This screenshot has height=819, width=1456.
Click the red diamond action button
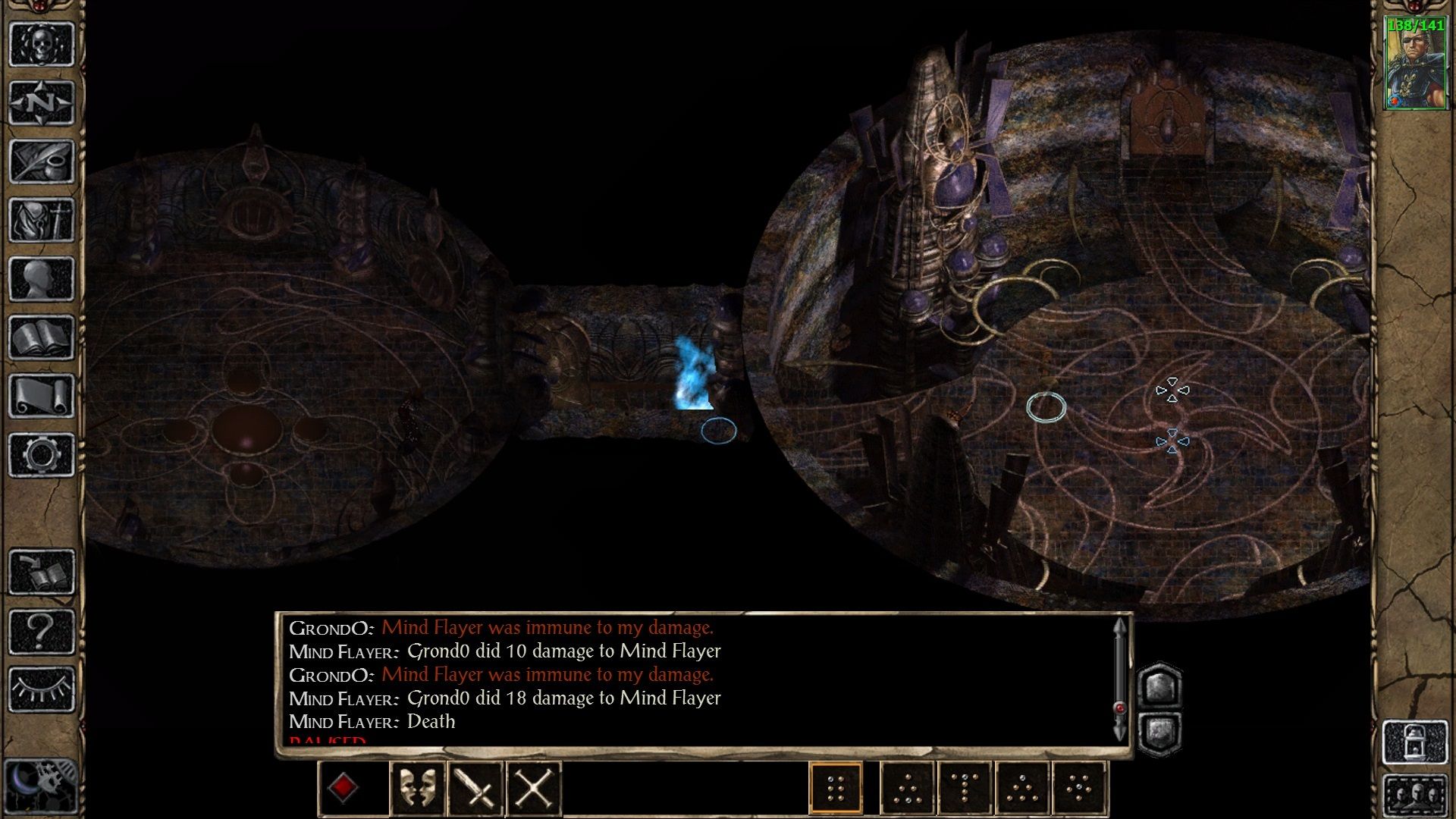click(343, 788)
